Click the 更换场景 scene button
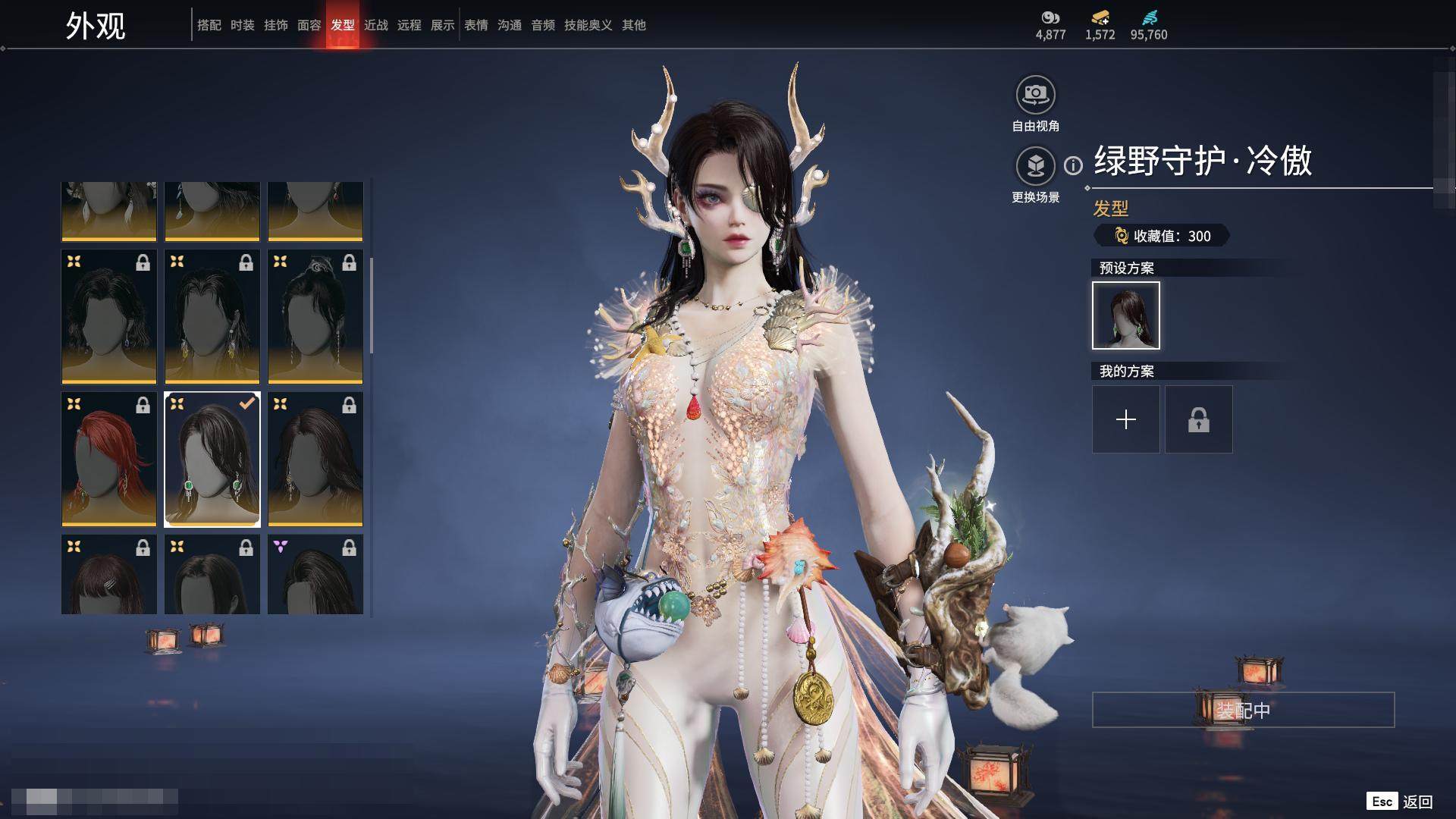This screenshot has height=819, width=1456. click(x=1035, y=166)
